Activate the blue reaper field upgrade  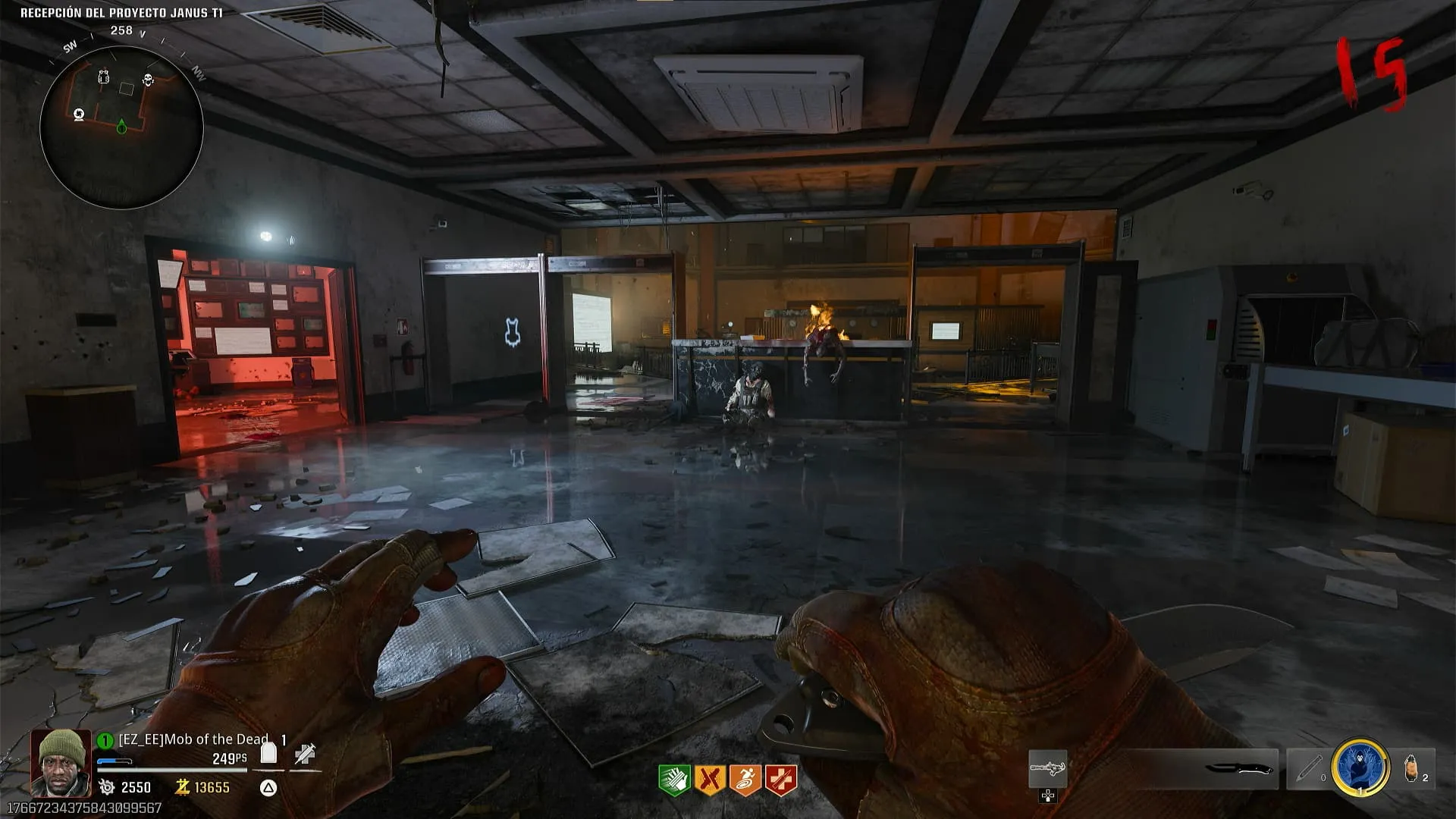[1360, 767]
